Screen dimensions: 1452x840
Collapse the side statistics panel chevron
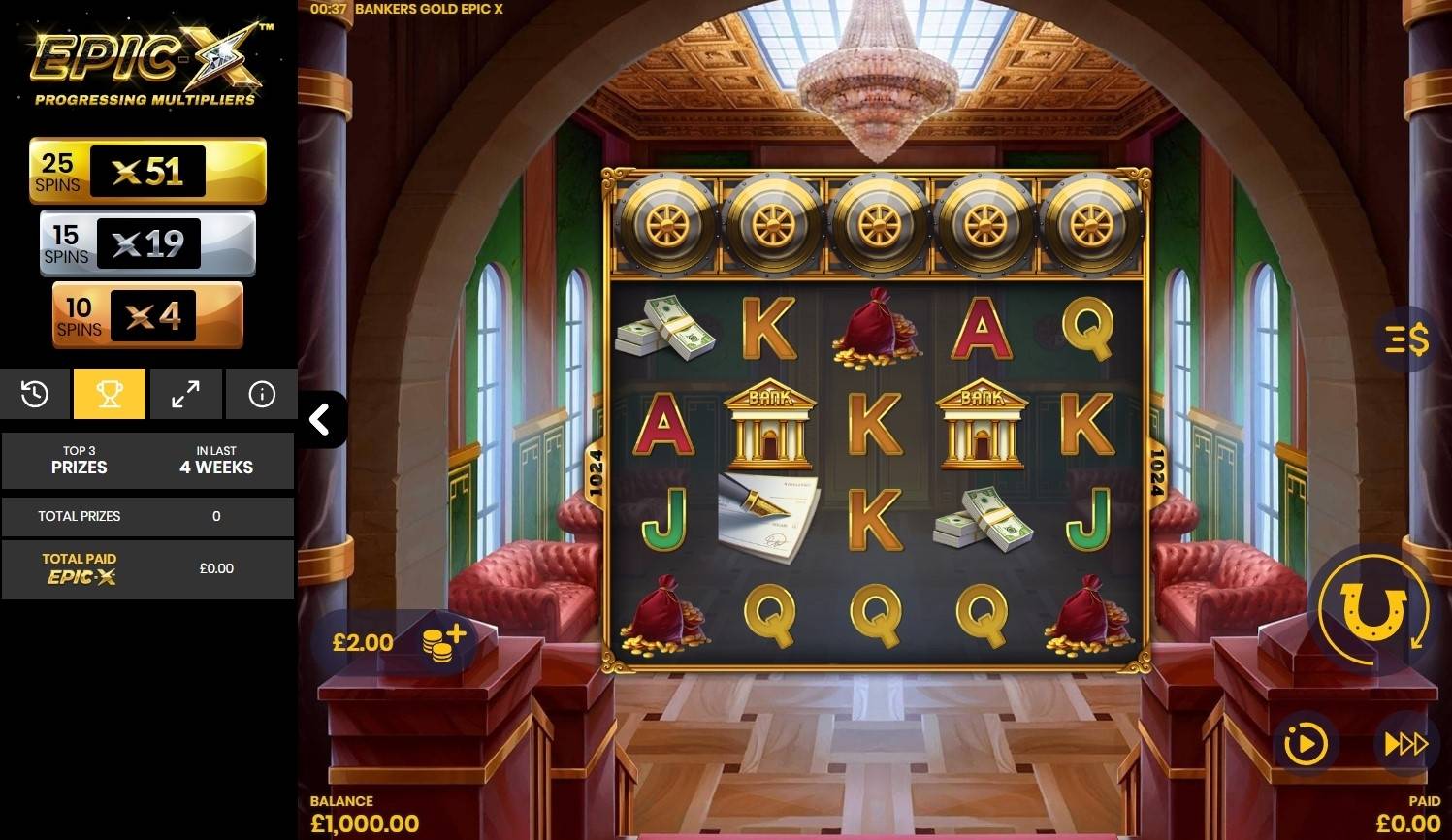(320, 418)
